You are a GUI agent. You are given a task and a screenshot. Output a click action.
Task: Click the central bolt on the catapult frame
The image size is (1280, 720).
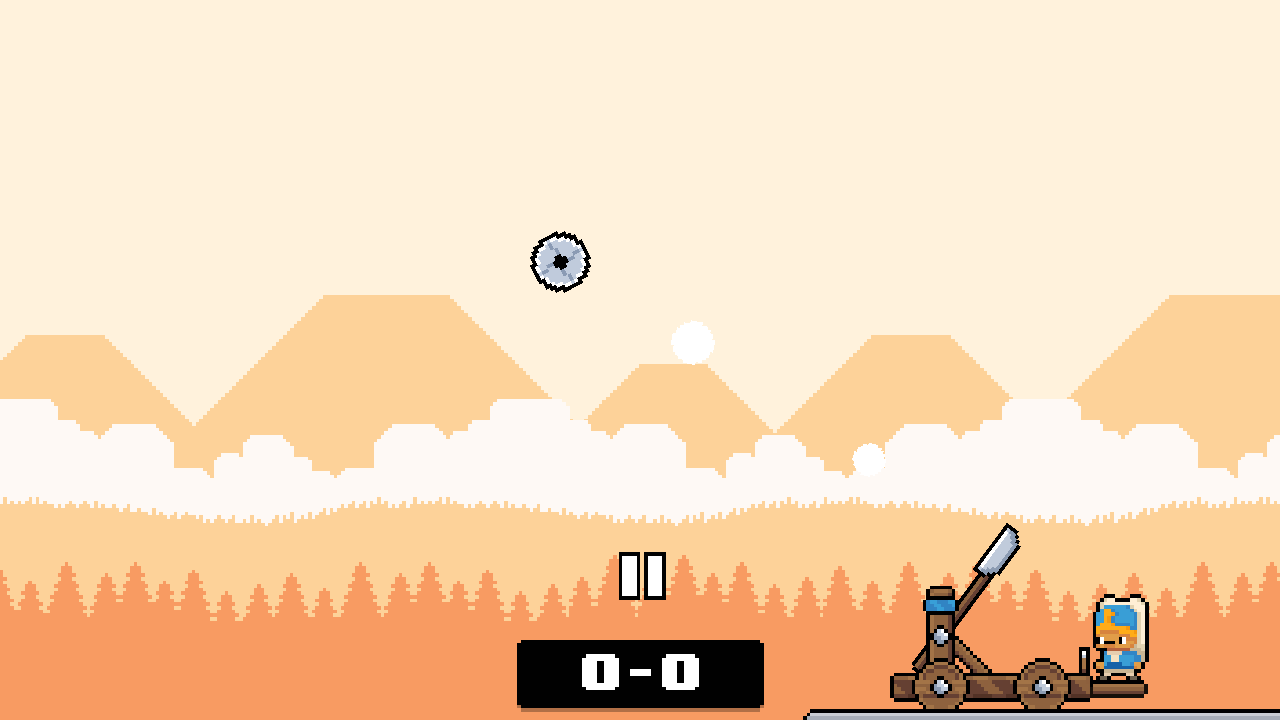point(940,635)
